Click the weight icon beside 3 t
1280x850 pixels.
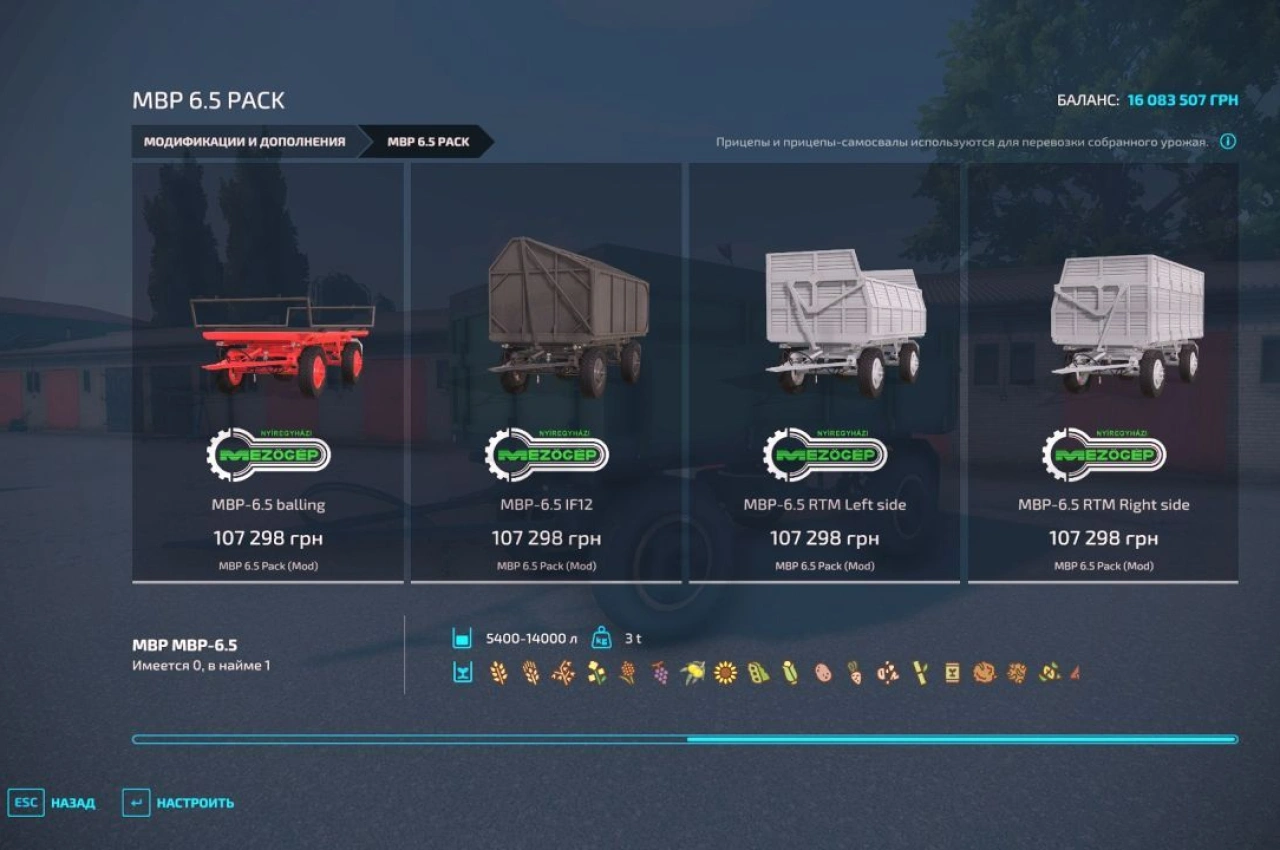[599, 636]
